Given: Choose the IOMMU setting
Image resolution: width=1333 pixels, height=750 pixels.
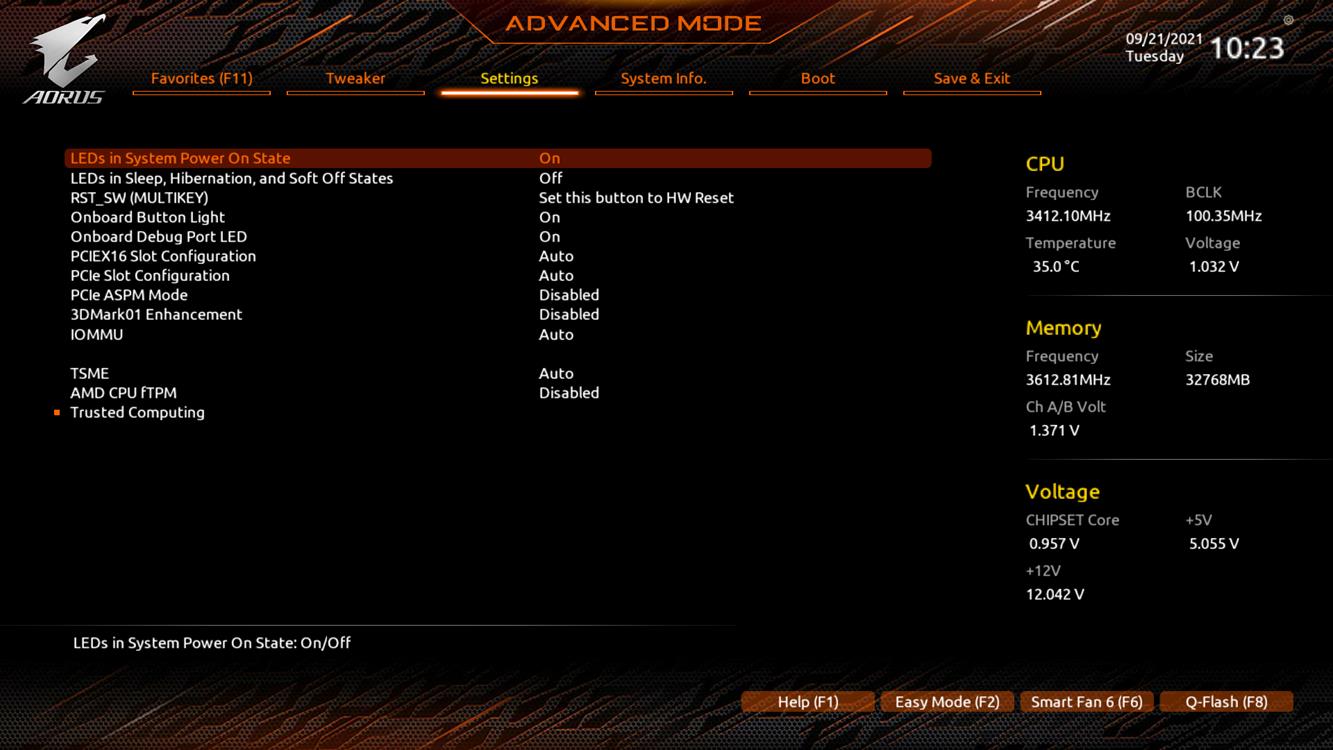Looking at the screenshot, I should pos(97,334).
